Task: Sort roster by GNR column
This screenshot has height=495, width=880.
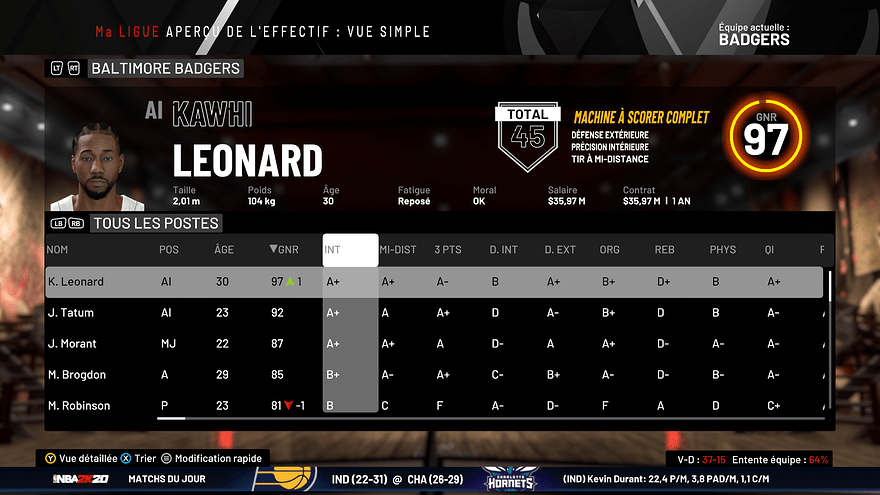Action: (284, 250)
